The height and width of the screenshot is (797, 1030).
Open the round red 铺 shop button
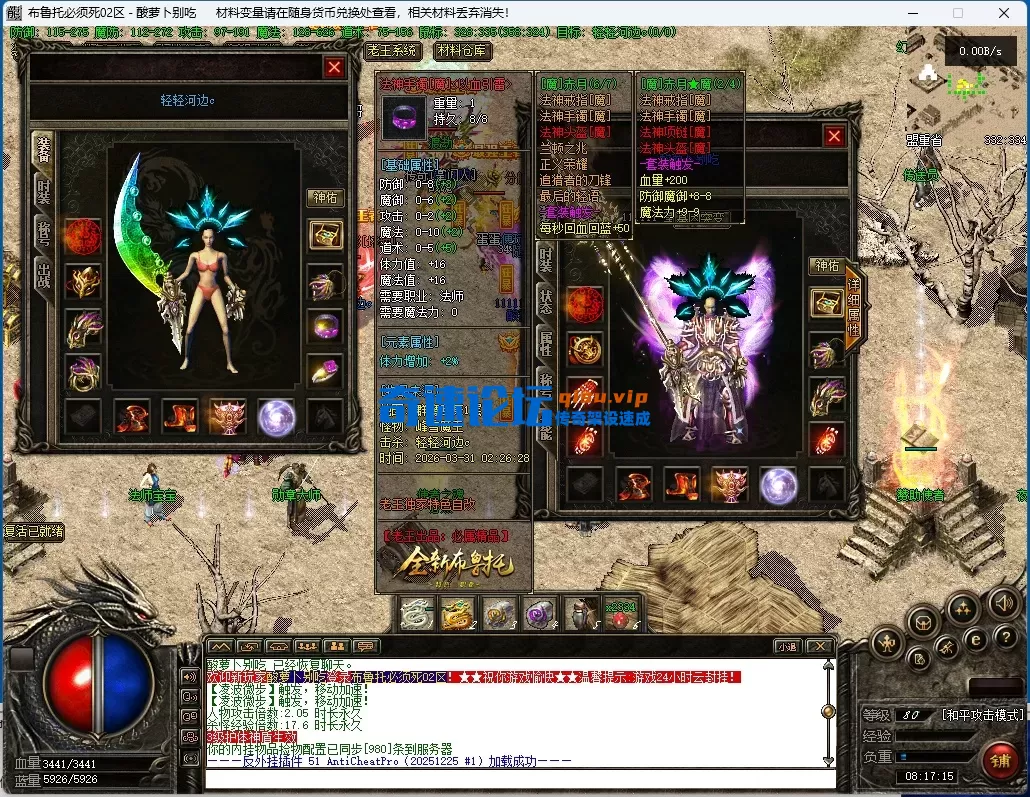tap(998, 759)
